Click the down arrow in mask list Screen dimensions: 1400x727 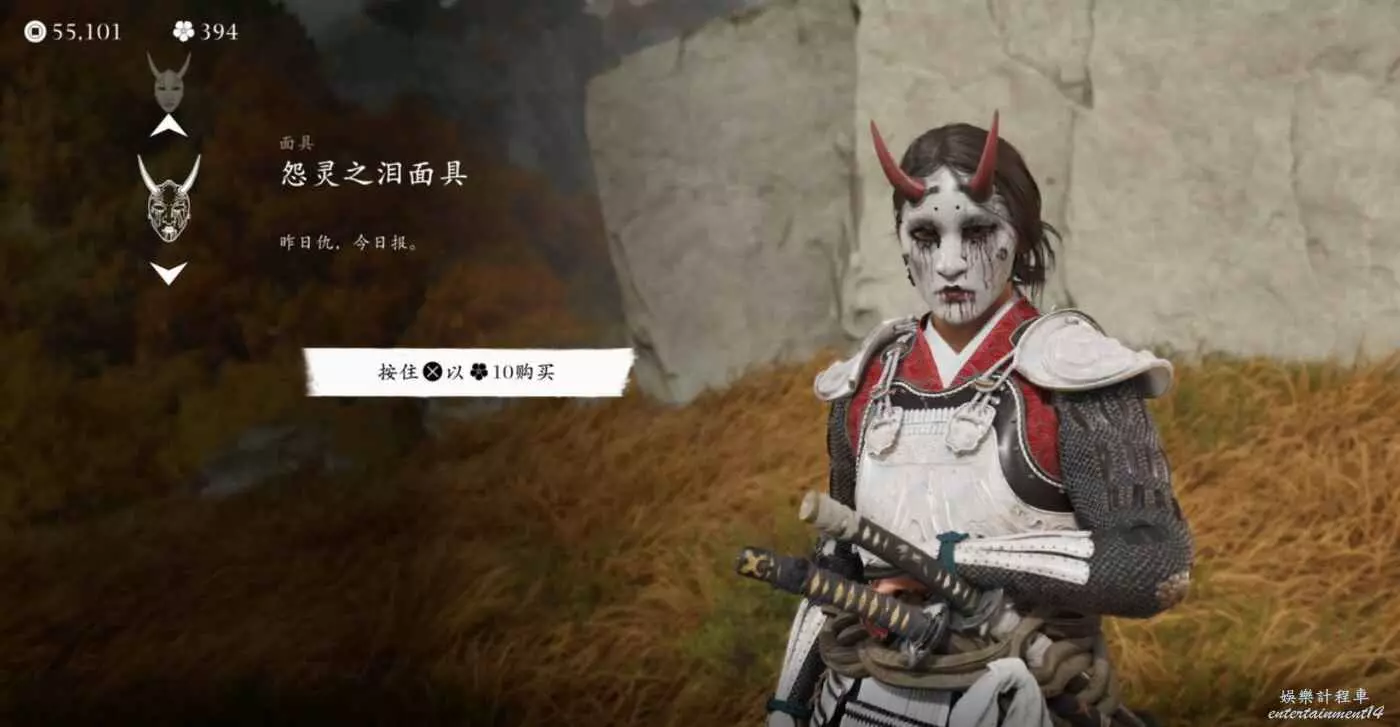[168, 272]
